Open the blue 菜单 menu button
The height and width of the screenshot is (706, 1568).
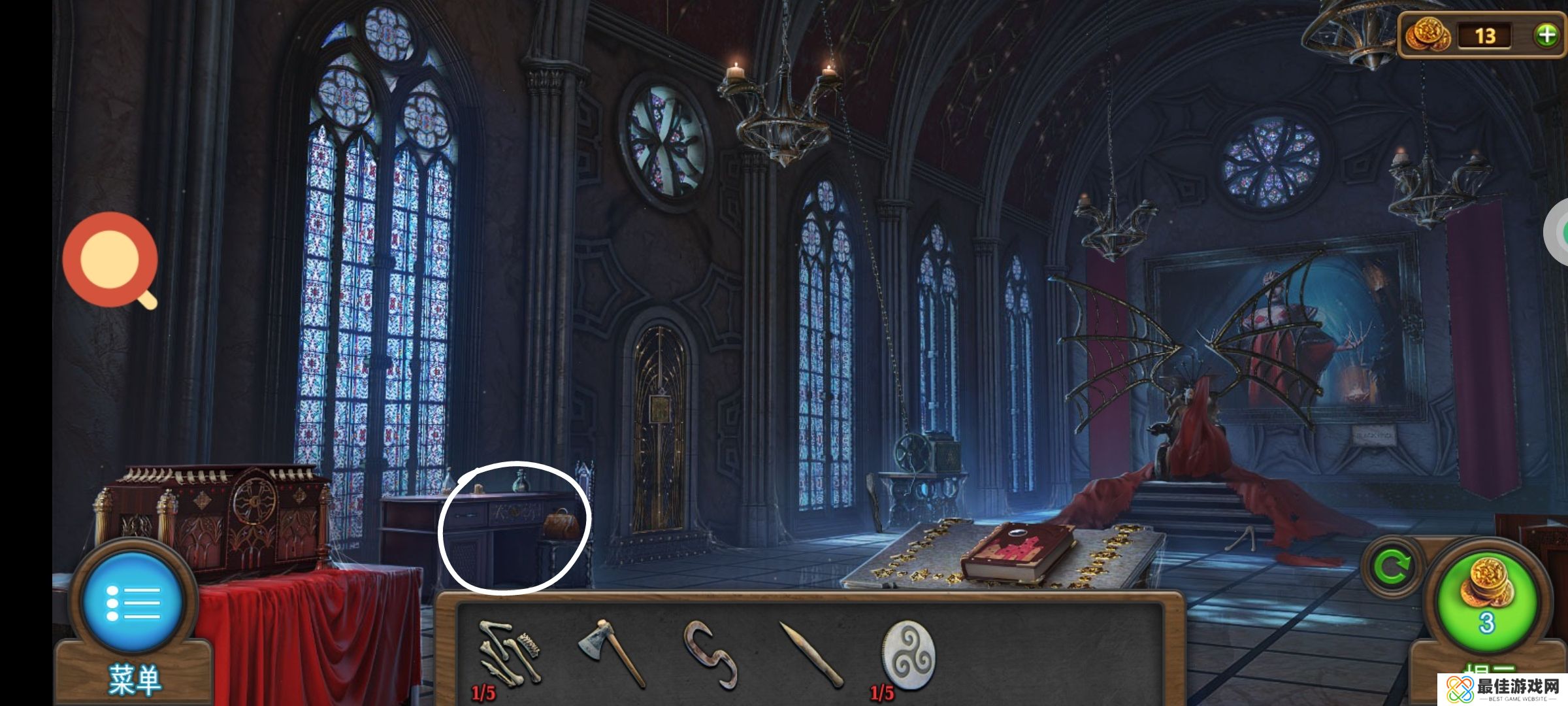[x=133, y=602]
